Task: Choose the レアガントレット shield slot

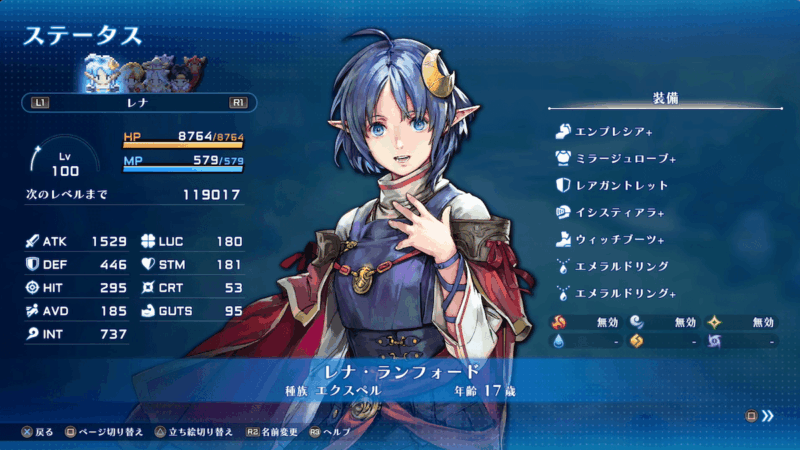Action: coord(612,185)
